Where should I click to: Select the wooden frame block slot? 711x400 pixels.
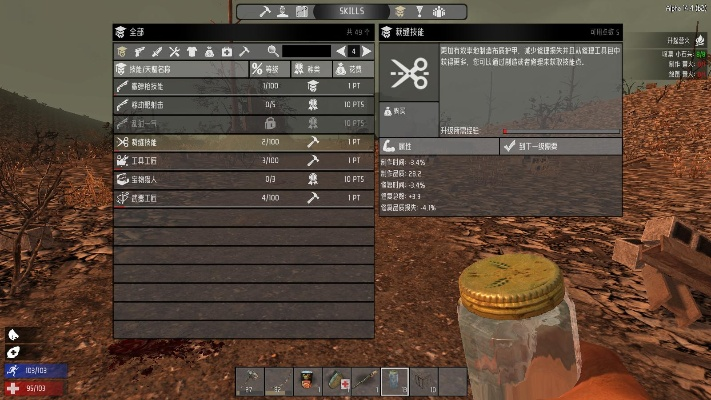tap(424, 381)
